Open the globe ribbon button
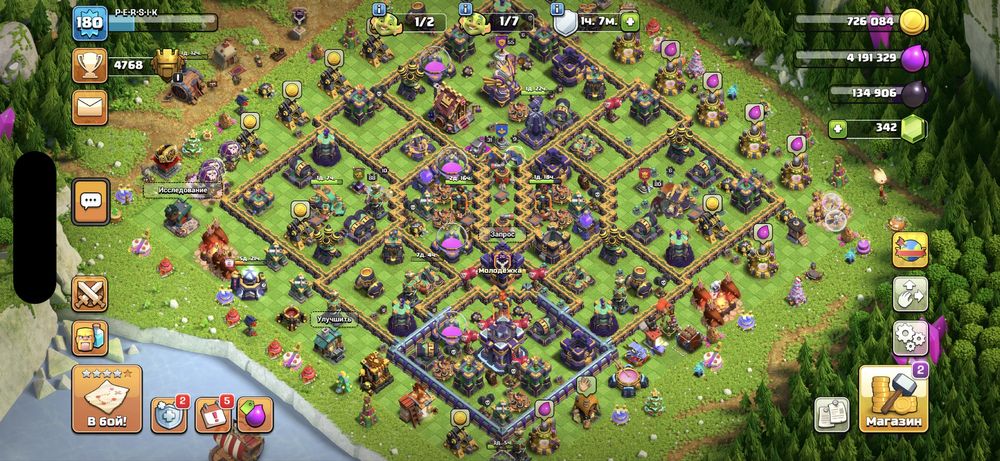The width and height of the screenshot is (1000, 461). pyautogui.click(x=910, y=250)
